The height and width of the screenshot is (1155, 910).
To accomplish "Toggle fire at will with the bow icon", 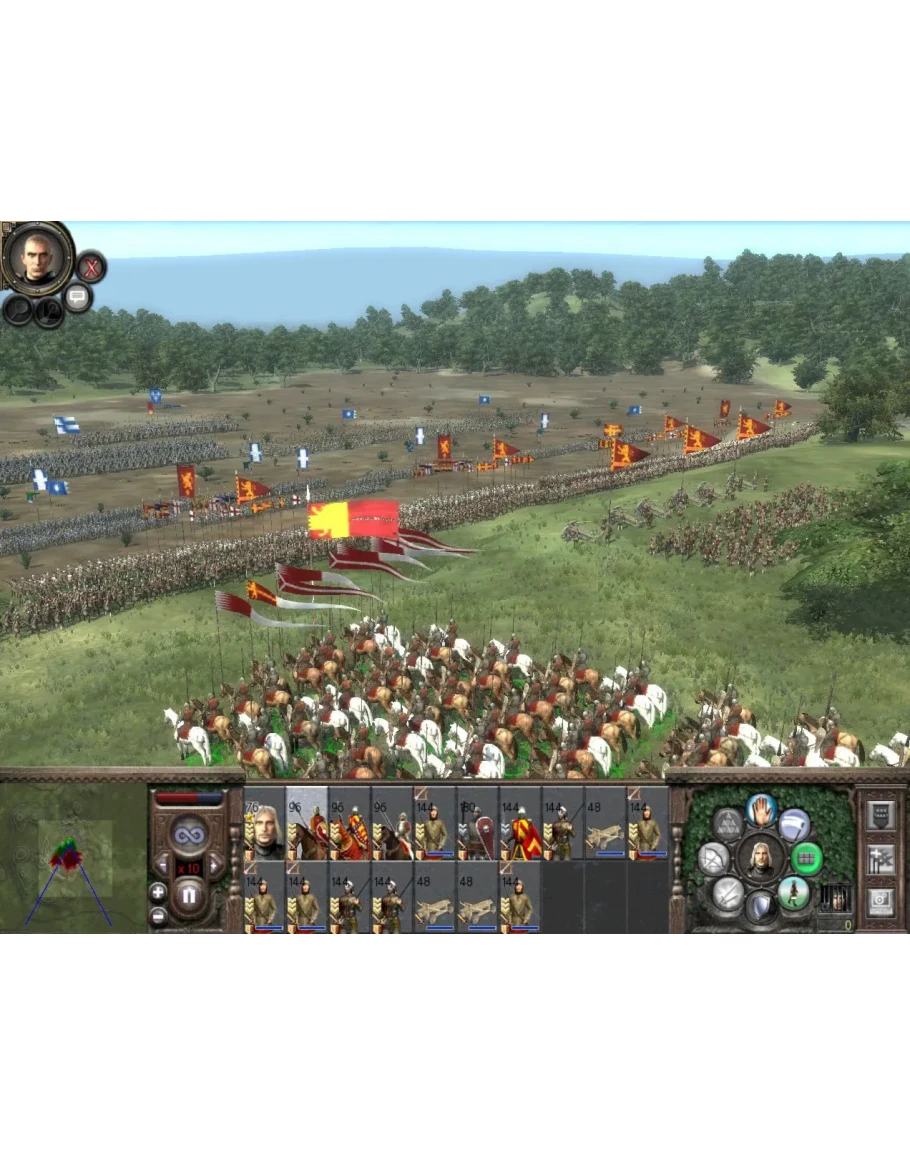I will pos(715,858).
